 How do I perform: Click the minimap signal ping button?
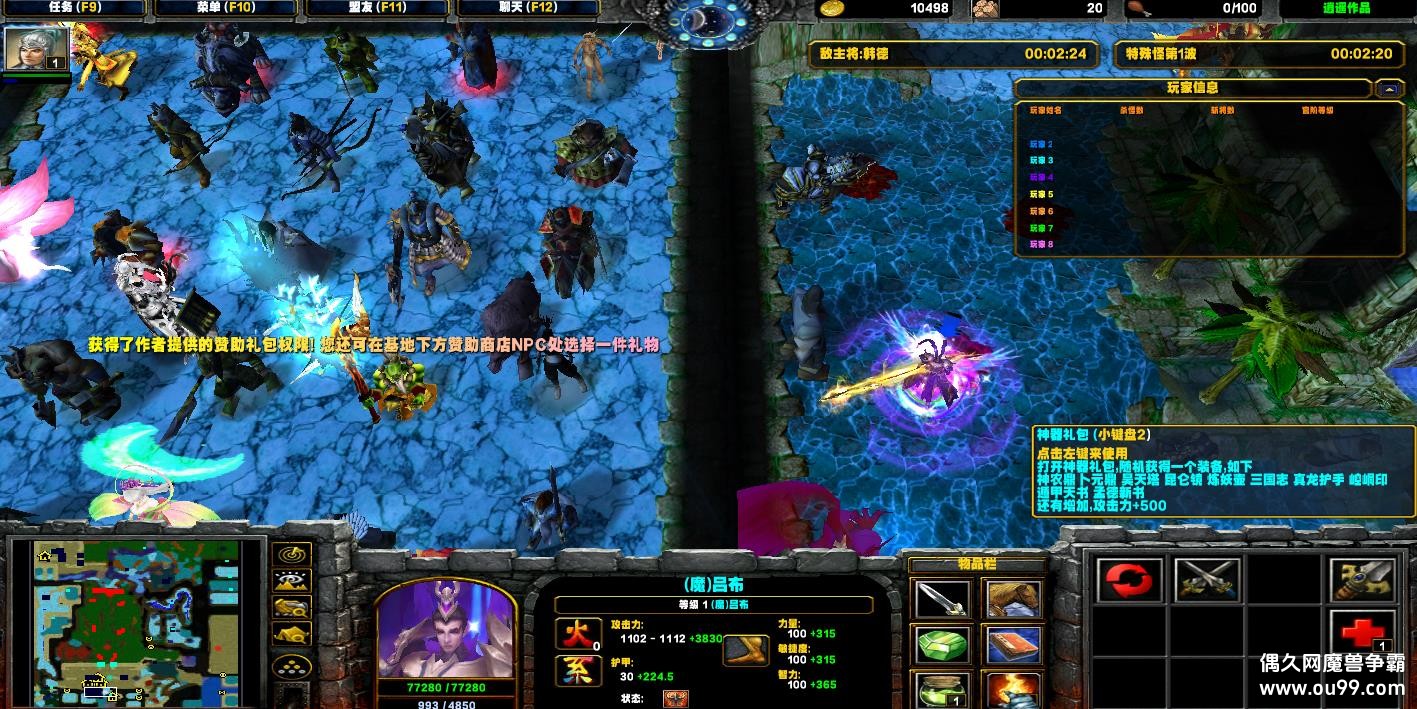[x=292, y=555]
